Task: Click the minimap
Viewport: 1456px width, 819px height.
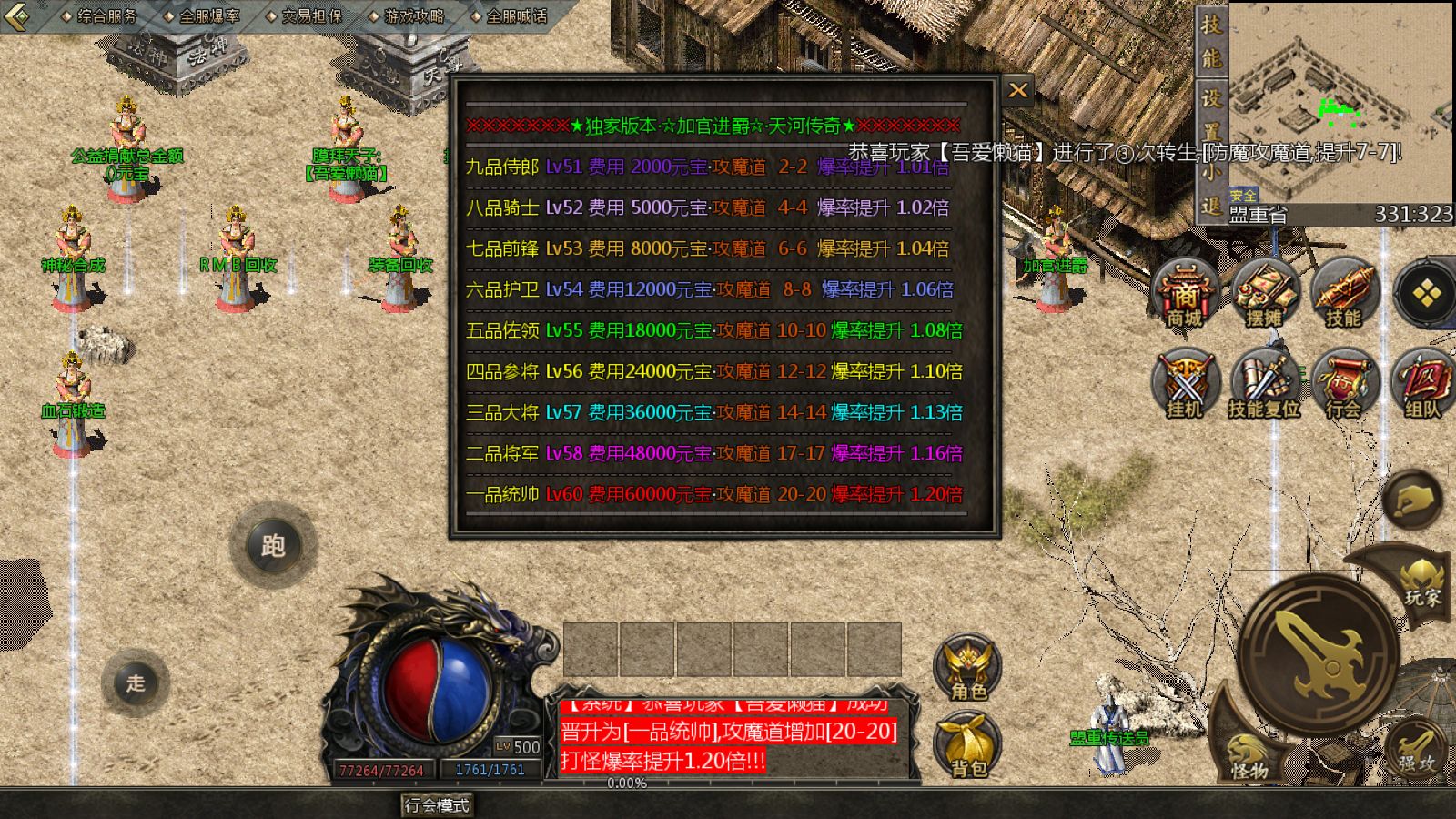Action: [x=1340, y=100]
